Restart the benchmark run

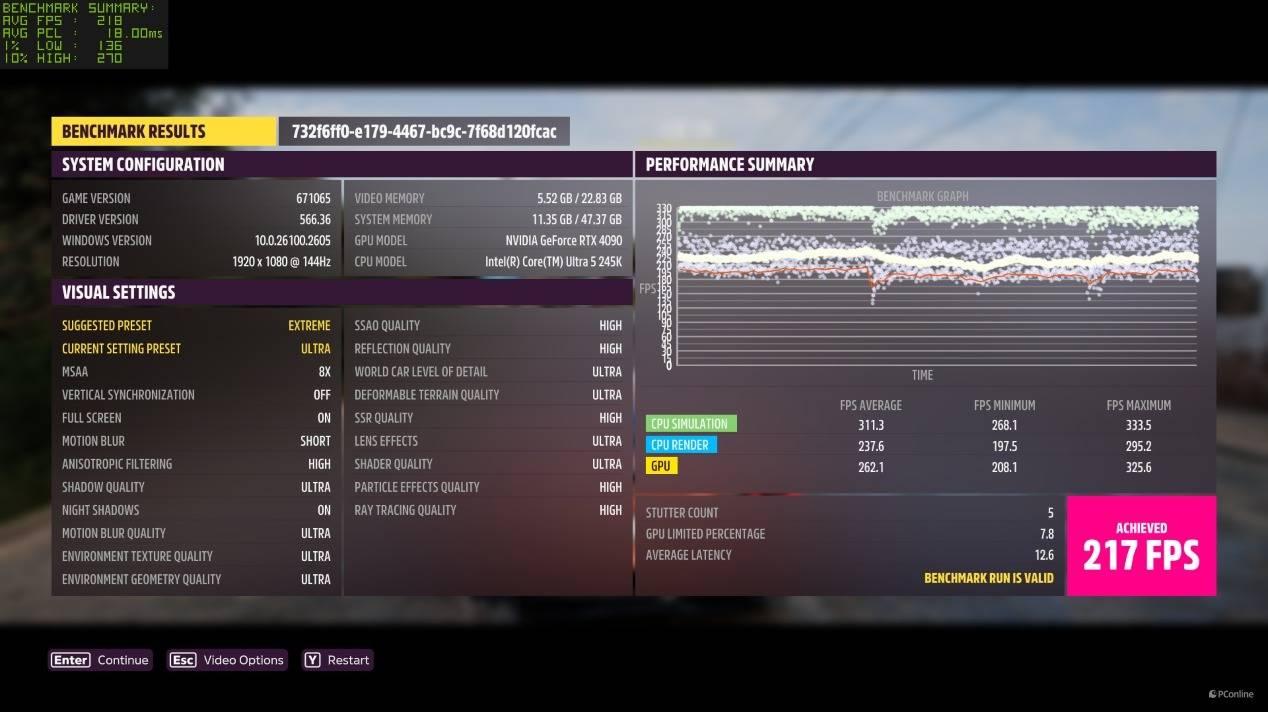(x=338, y=660)
